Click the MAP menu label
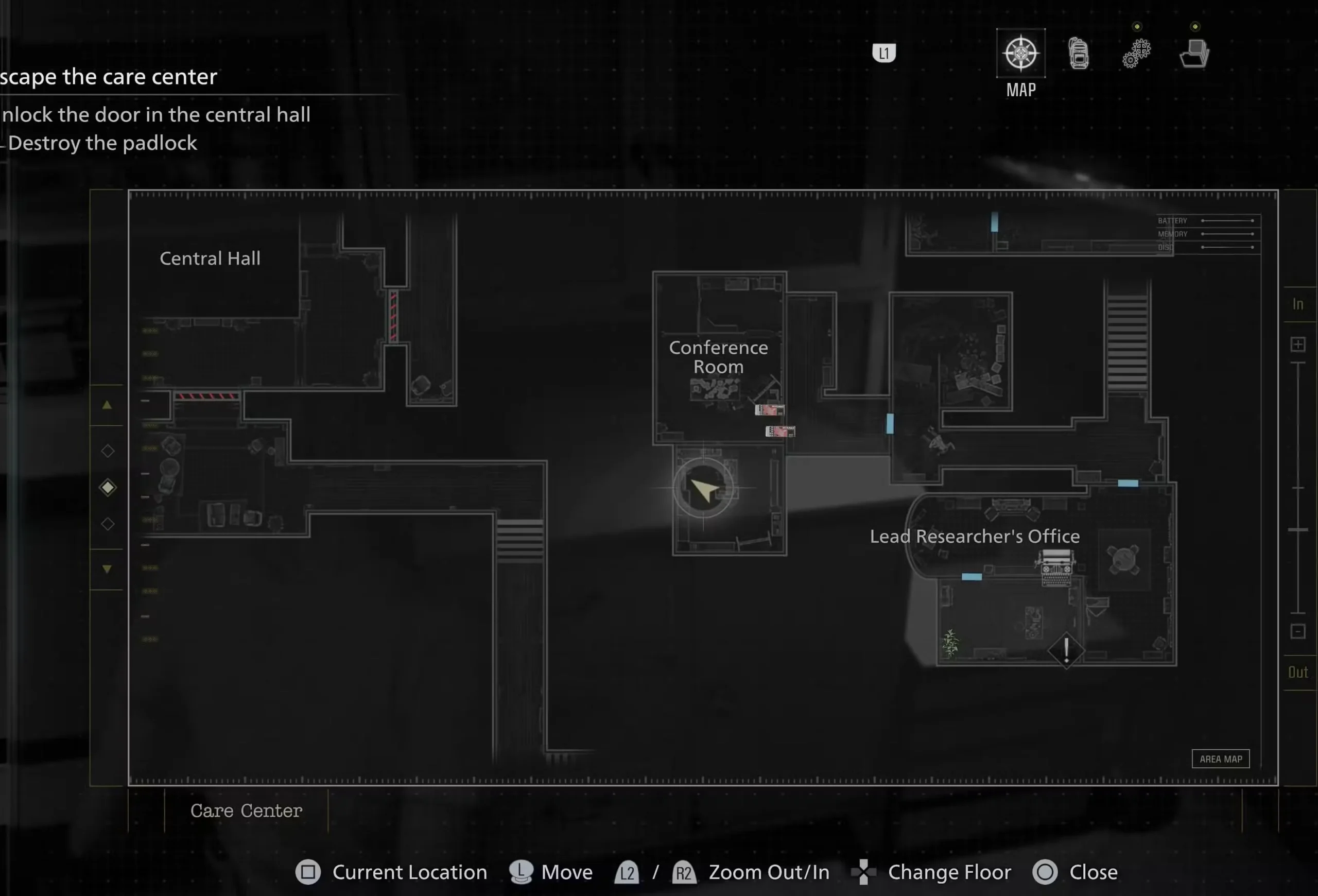This screenshot has width=1318, height=896. (1020, 89)
